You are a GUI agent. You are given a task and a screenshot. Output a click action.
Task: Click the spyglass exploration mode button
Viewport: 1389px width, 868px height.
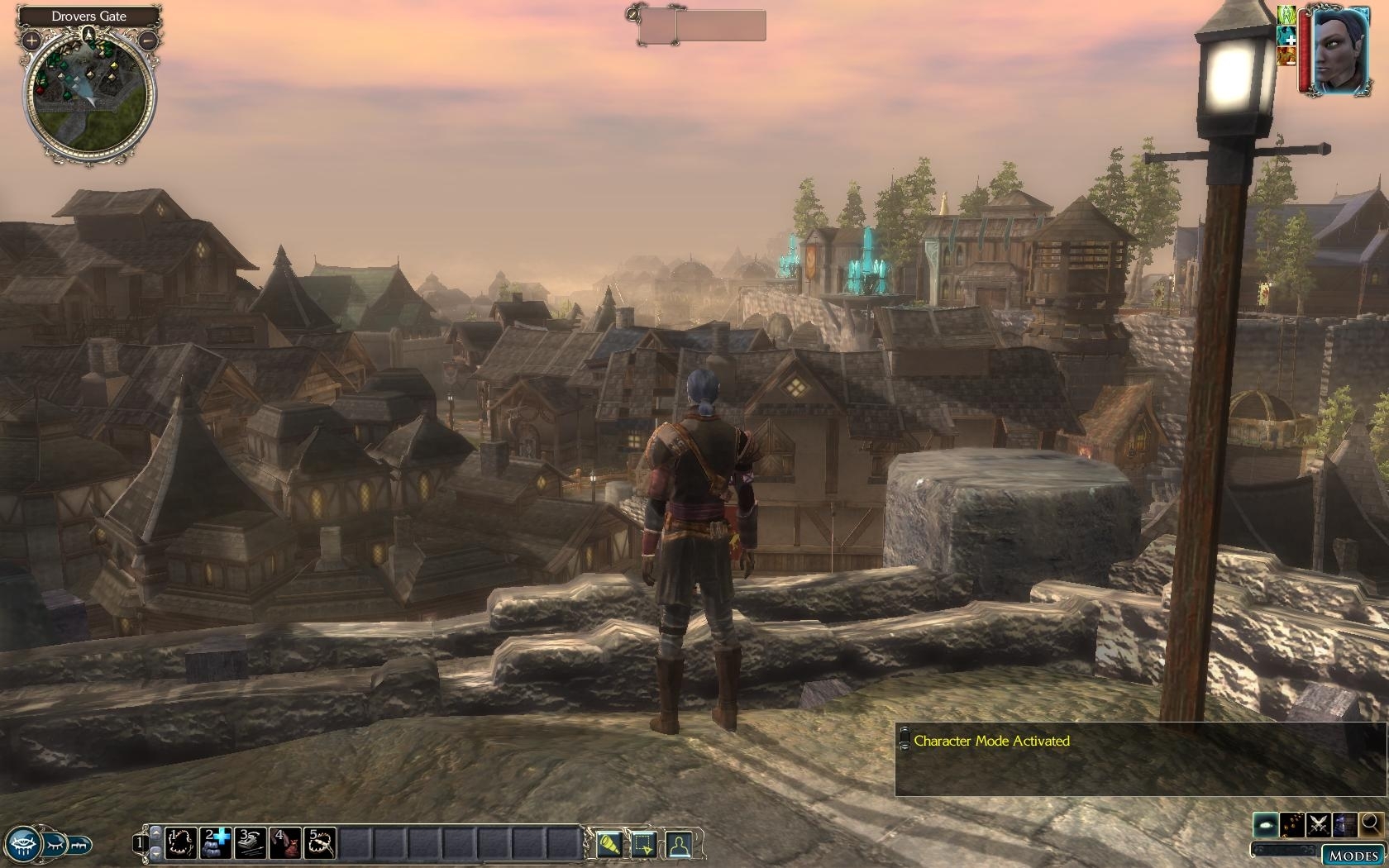[609, 844]
